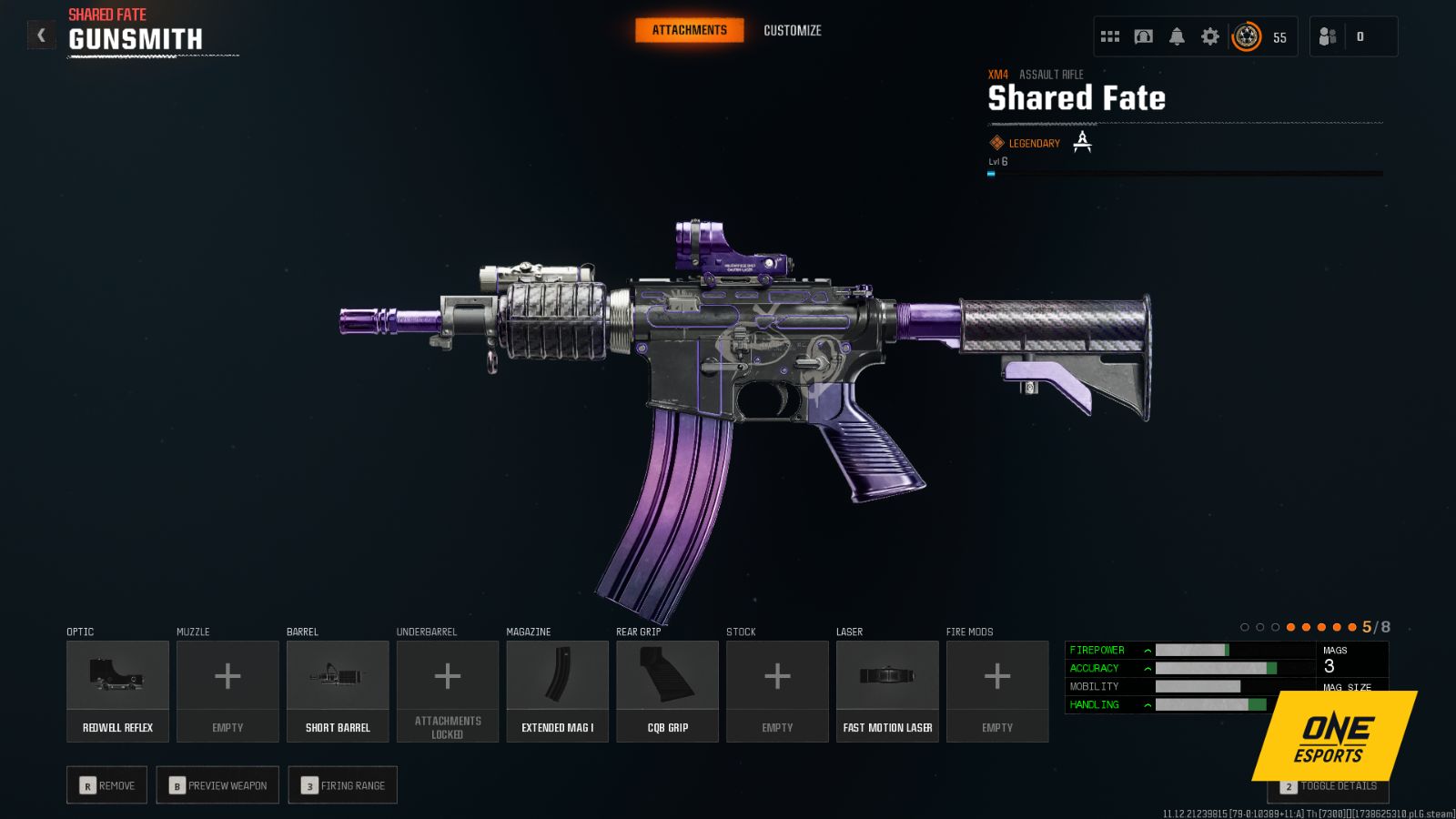The height and width of the screenshot is (819, 1456).
Task: Open voice chat headset settings
Action: [x=1143, y=35]
